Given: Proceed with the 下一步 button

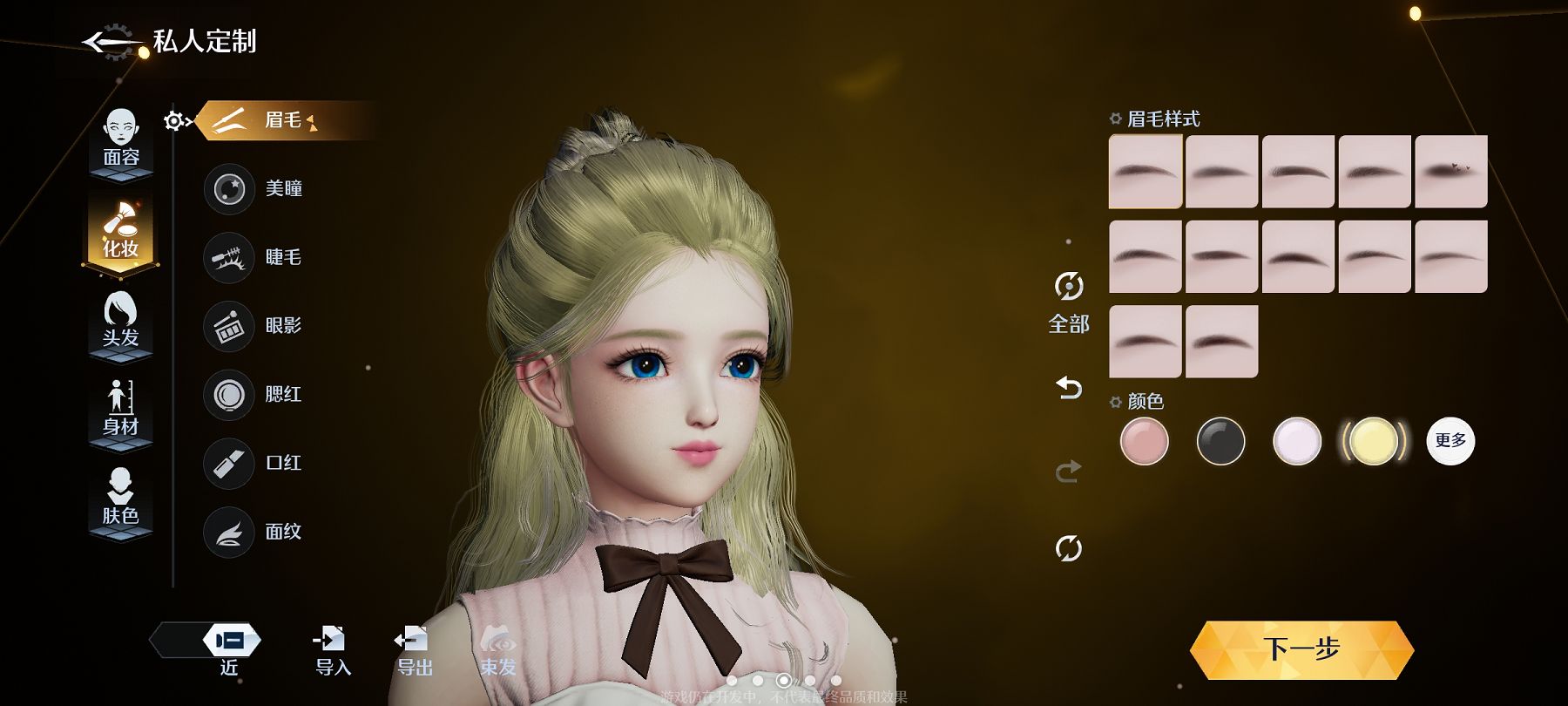Looking at the screenshot, I should pos(1301,649).
